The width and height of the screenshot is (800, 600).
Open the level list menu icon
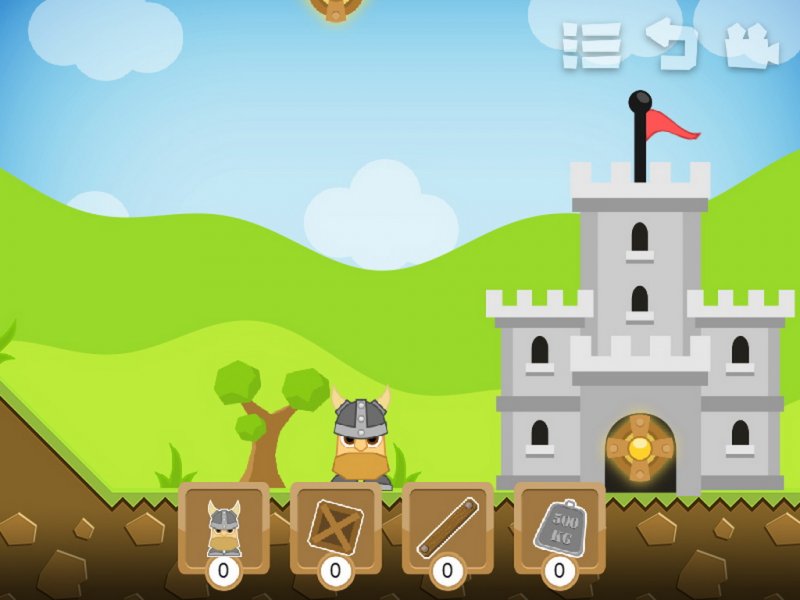point(591,46)
